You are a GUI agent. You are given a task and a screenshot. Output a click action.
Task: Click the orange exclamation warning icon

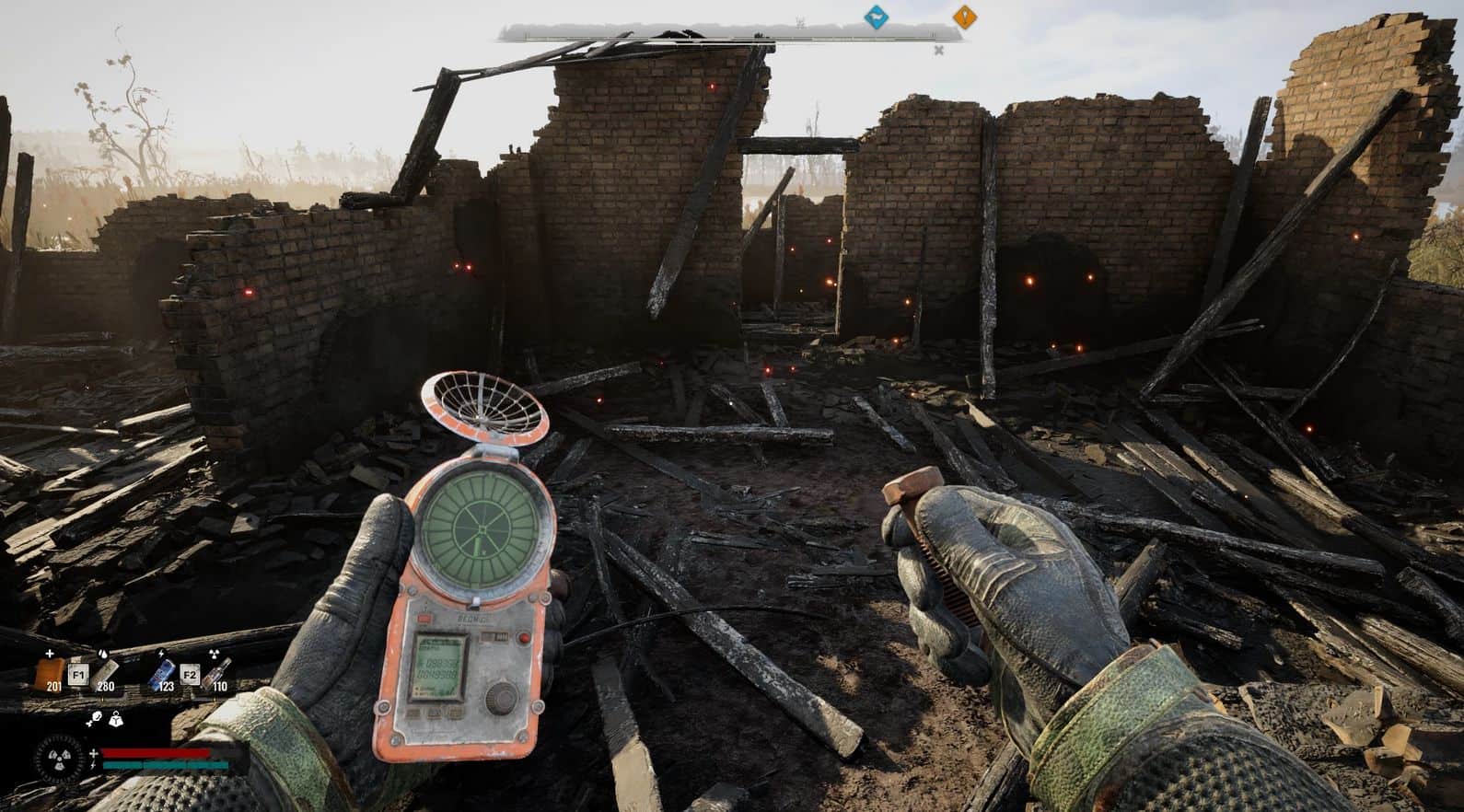964,16
